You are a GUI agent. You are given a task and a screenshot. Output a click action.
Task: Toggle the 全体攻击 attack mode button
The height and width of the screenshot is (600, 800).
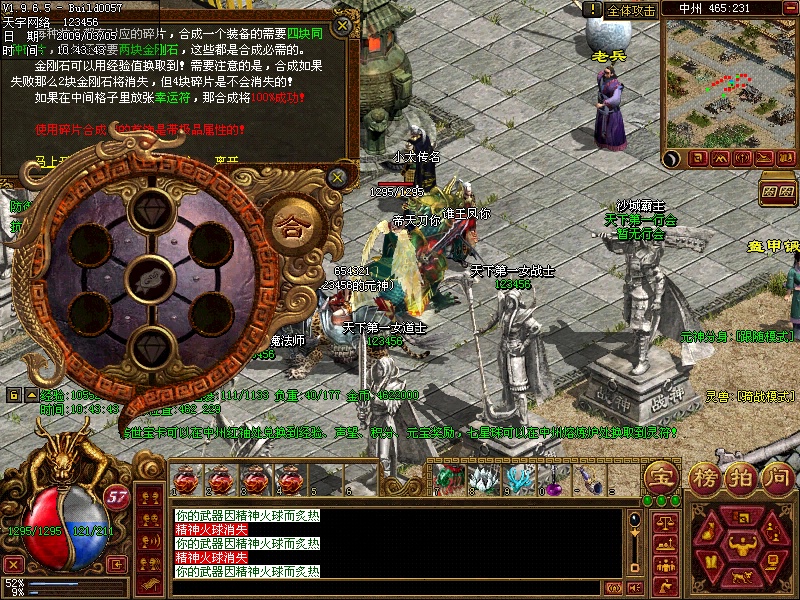631,9
